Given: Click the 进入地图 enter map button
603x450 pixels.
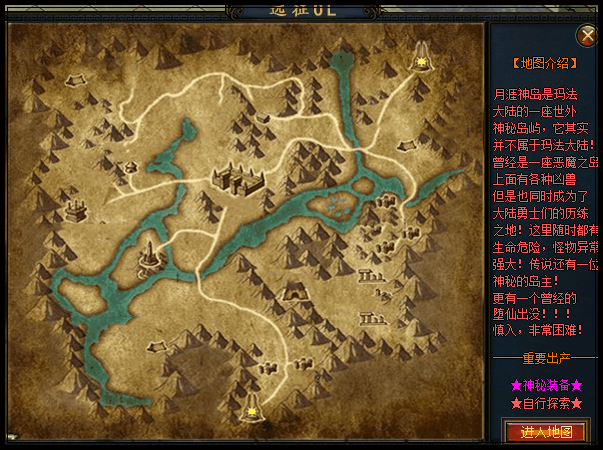Looking at the screenshot, I should (546, 431).
